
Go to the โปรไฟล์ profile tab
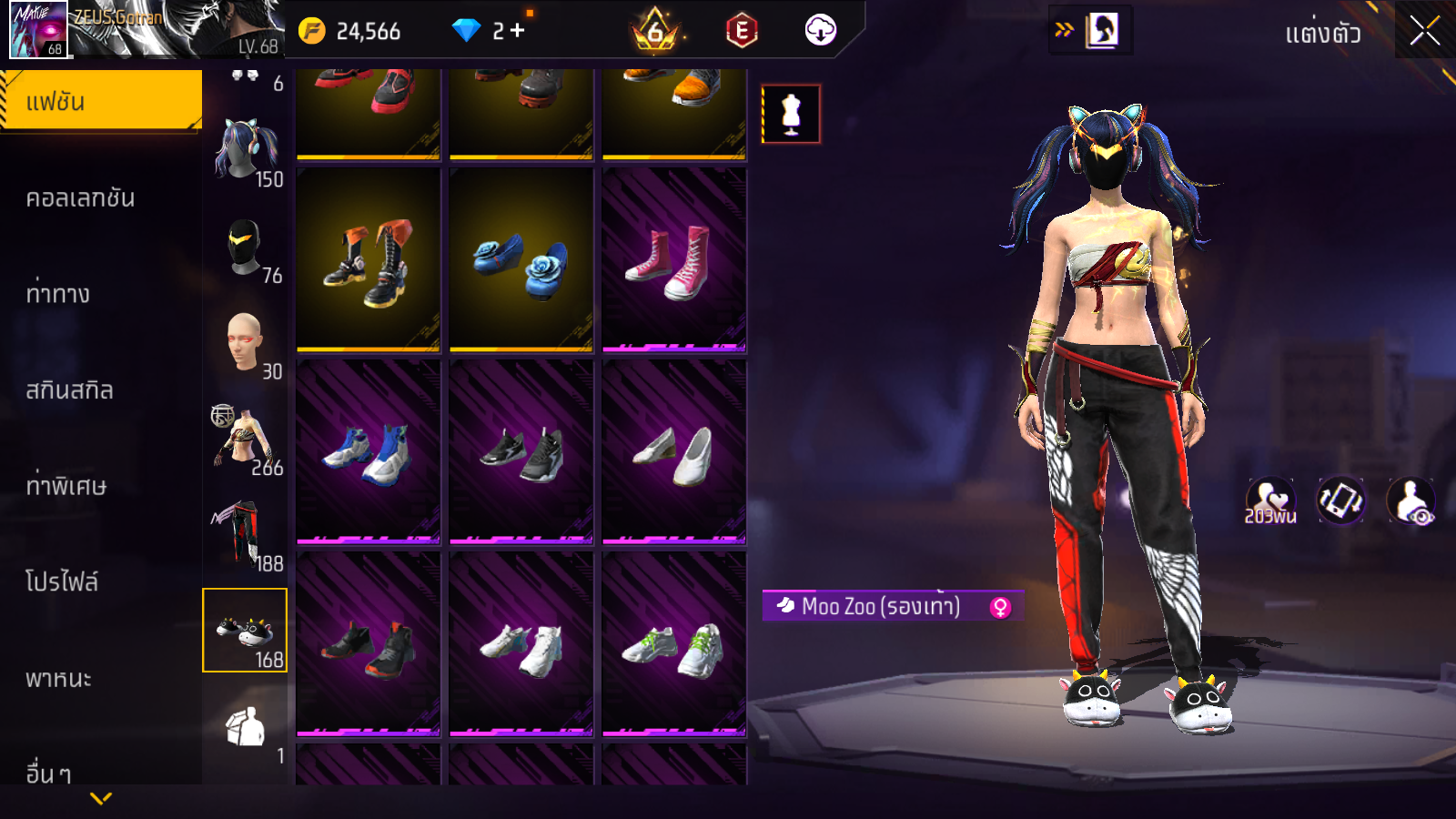coord(62,582)
